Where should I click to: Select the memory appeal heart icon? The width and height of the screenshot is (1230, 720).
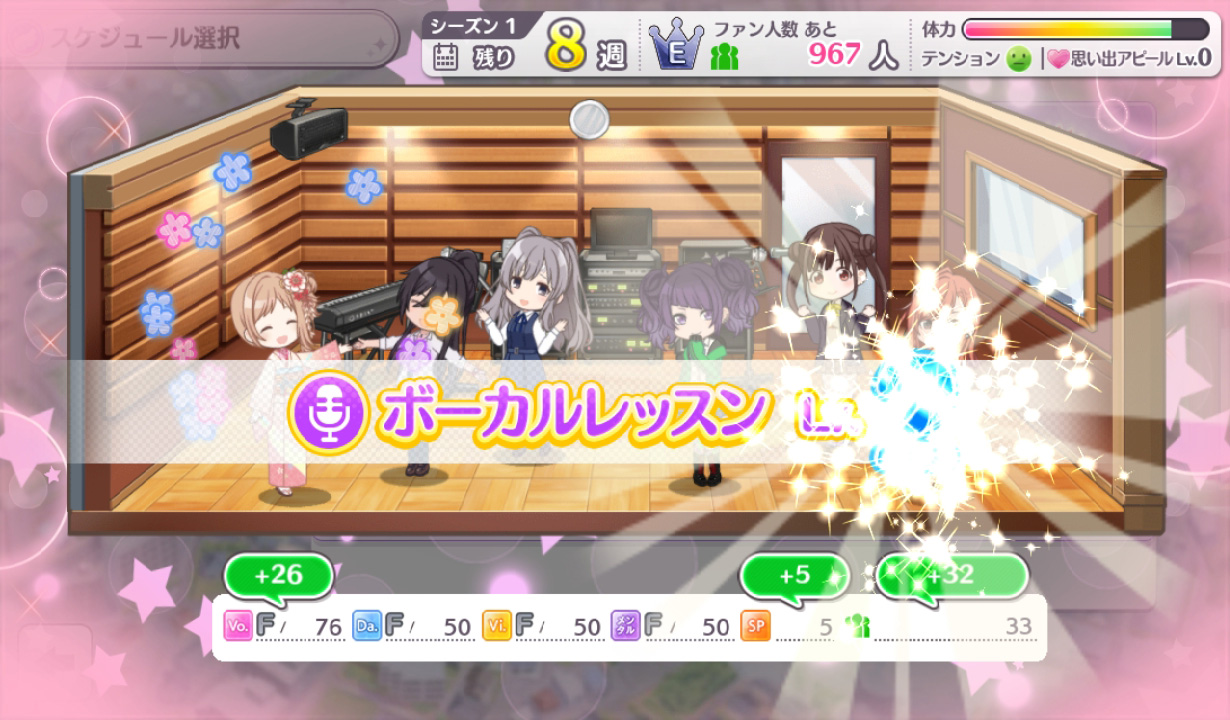[x=1057, y=59]
